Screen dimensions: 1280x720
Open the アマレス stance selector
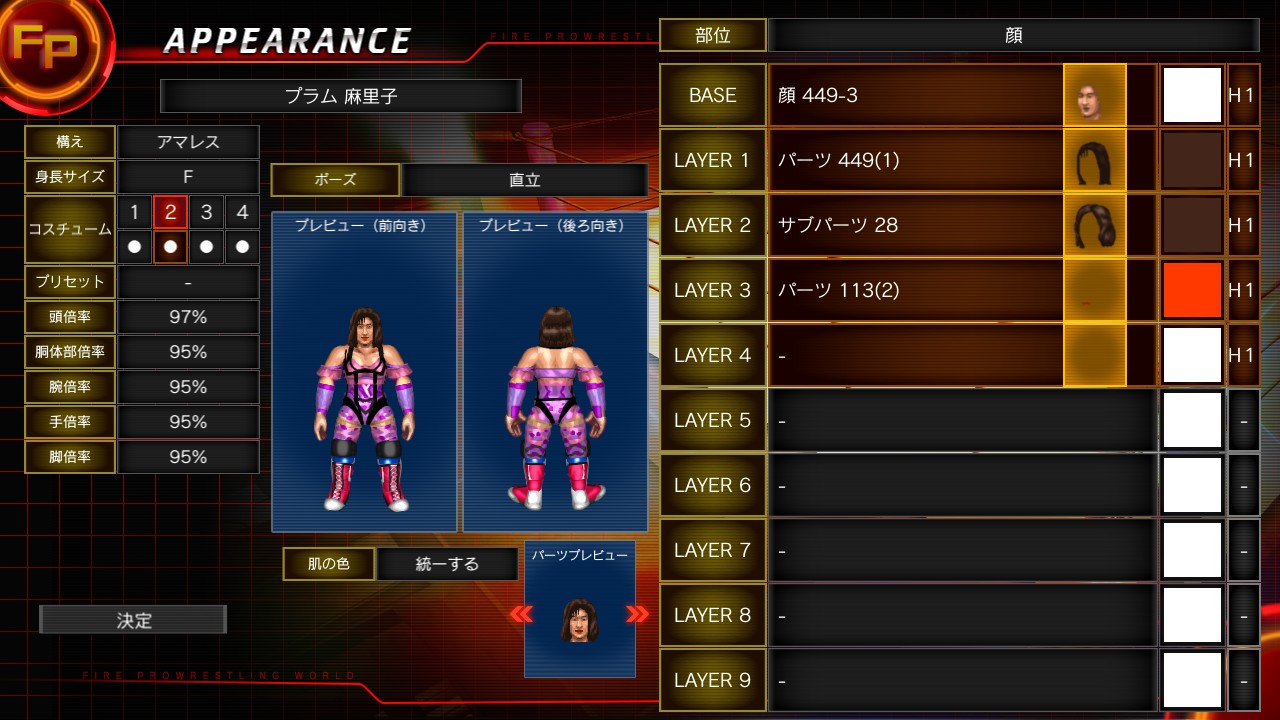point(188,141)
